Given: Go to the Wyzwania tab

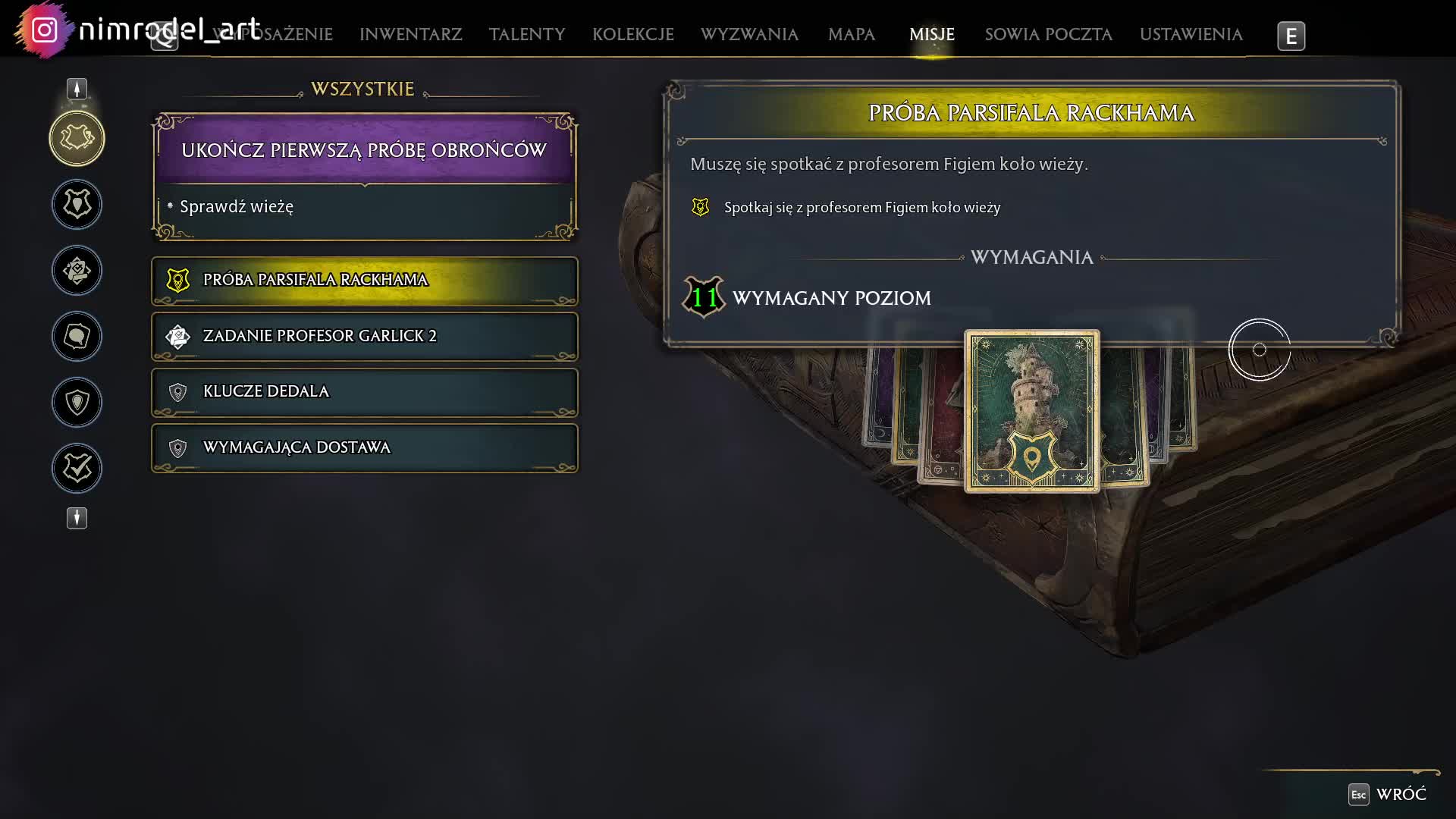Looking at the screenshot, I should point(748,35).
